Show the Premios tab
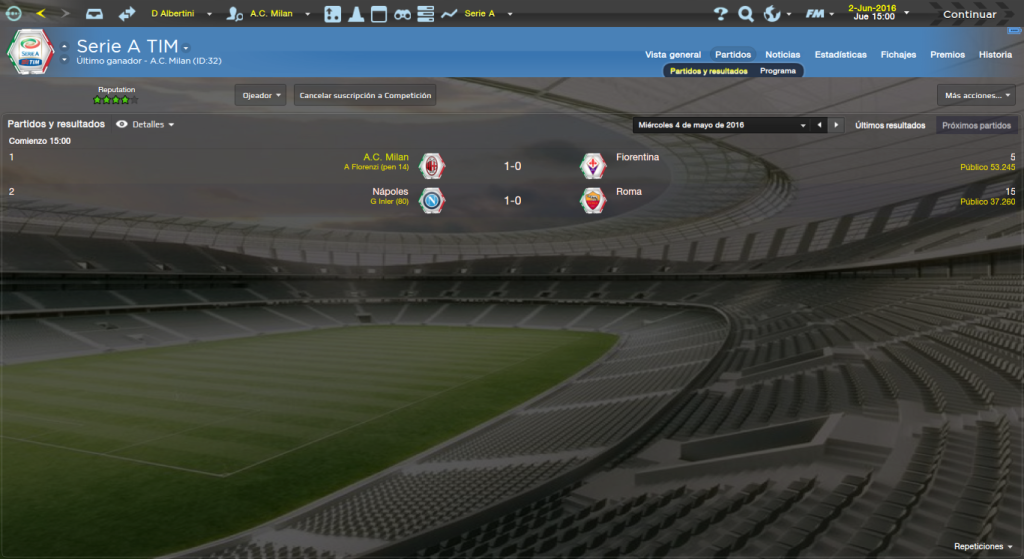The width and height of the screenshot is (1024, 559). click(x=947, y=55)
